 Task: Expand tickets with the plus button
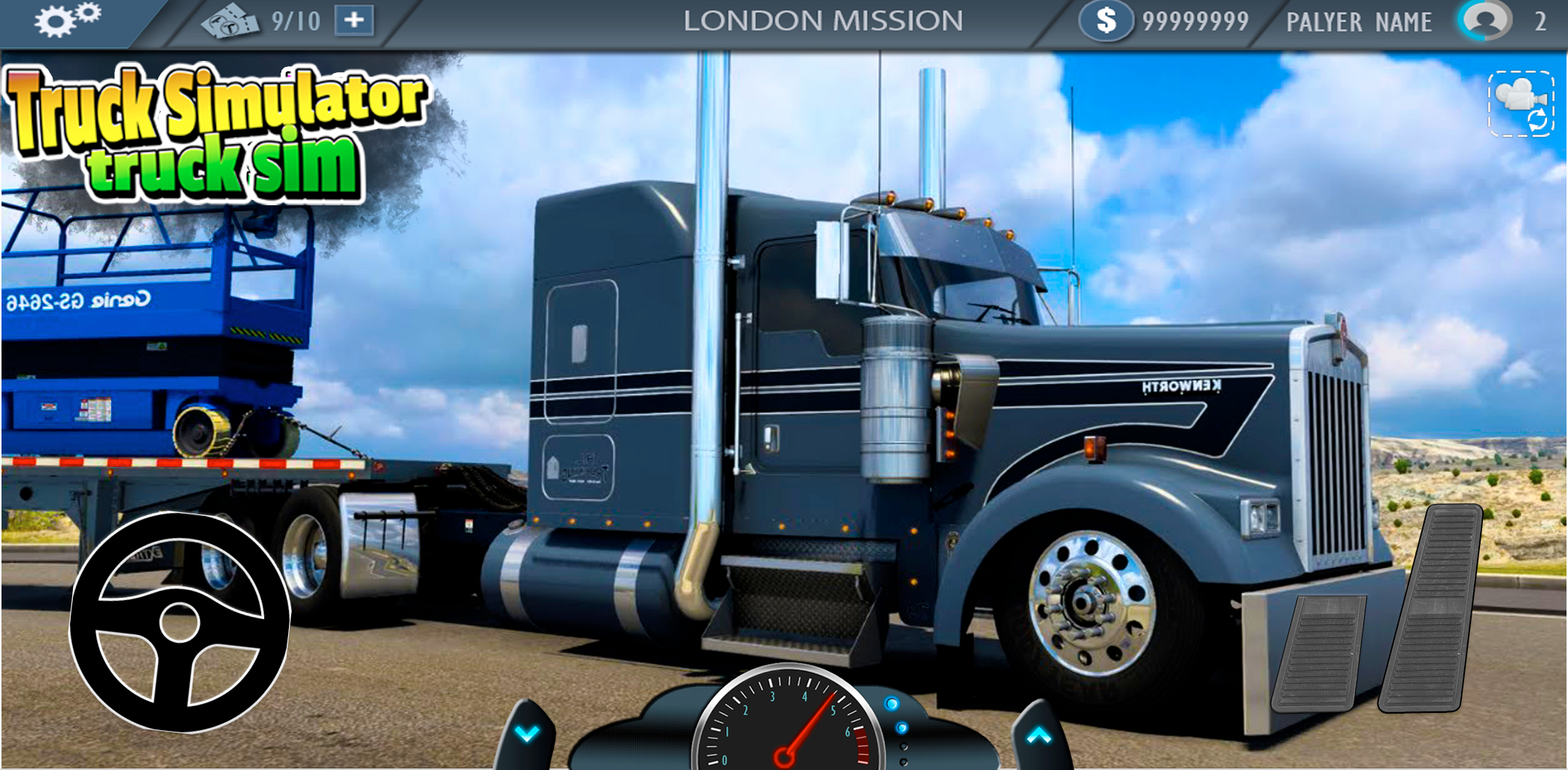(354, 20)
